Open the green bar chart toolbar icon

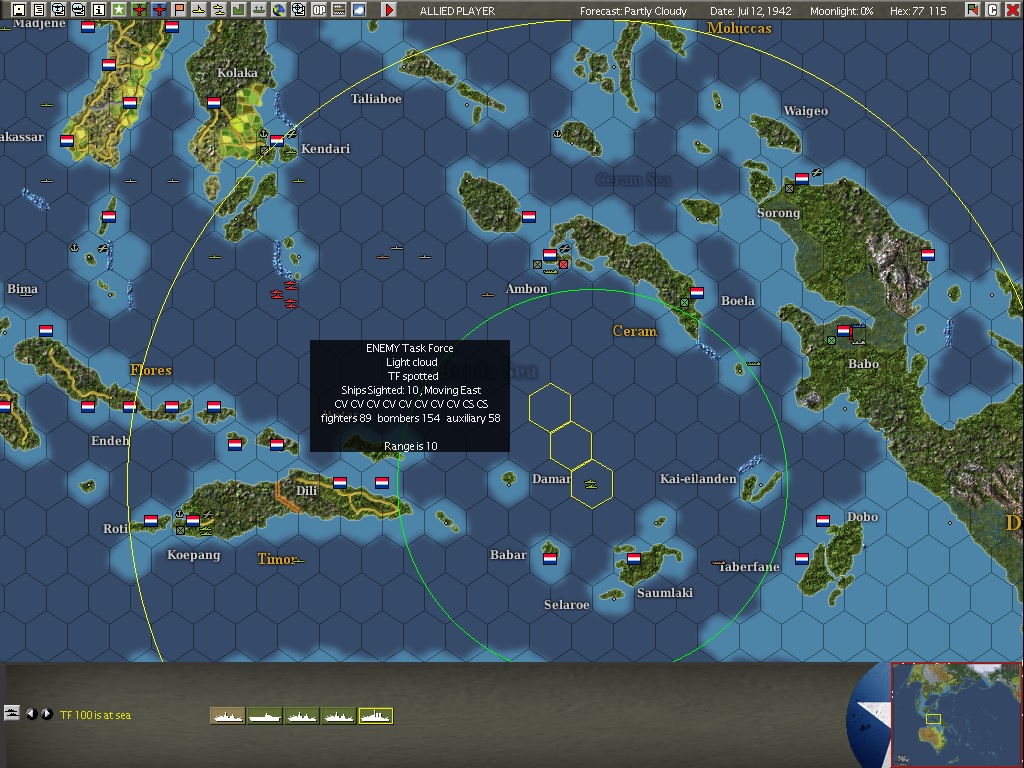coord(238,10)
